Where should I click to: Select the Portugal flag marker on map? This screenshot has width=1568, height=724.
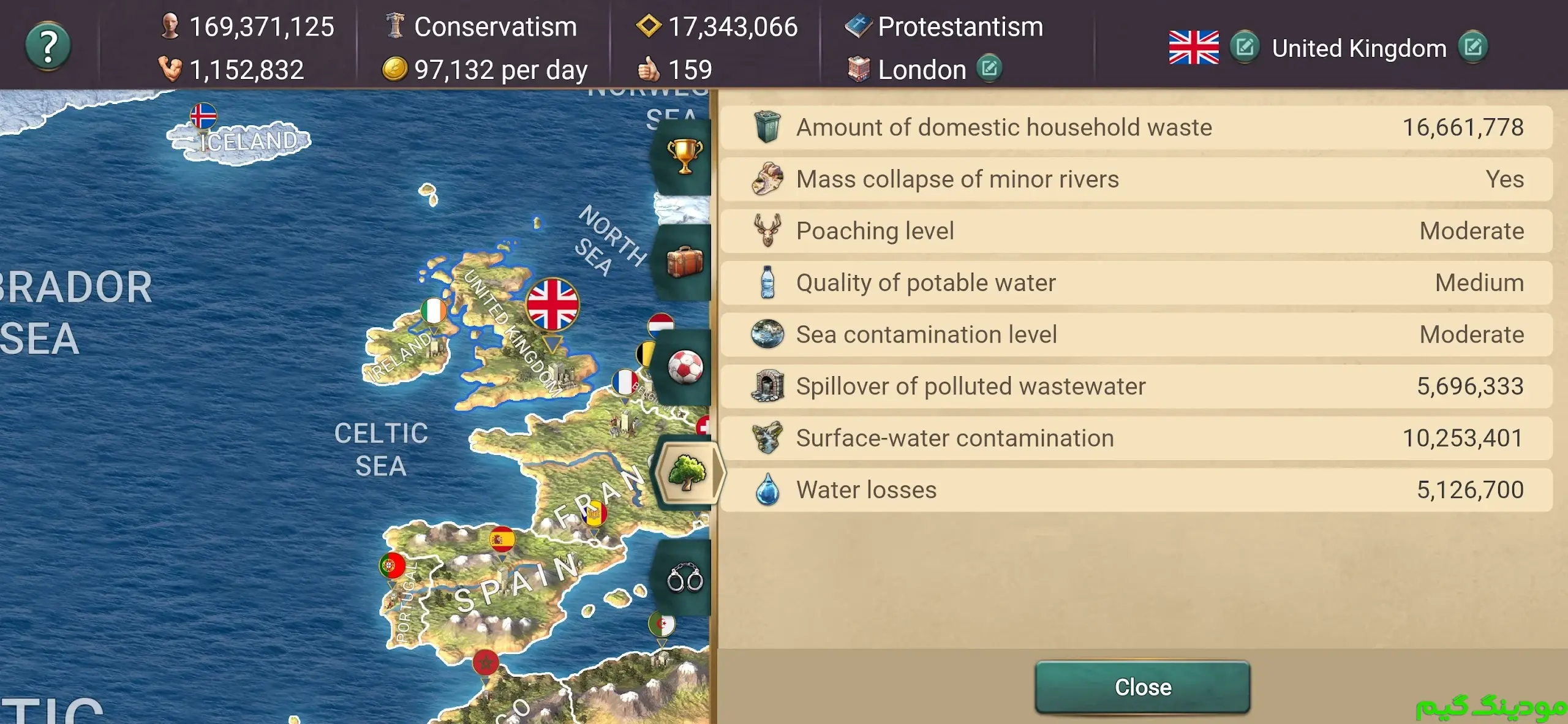click(x=391, y=565)
